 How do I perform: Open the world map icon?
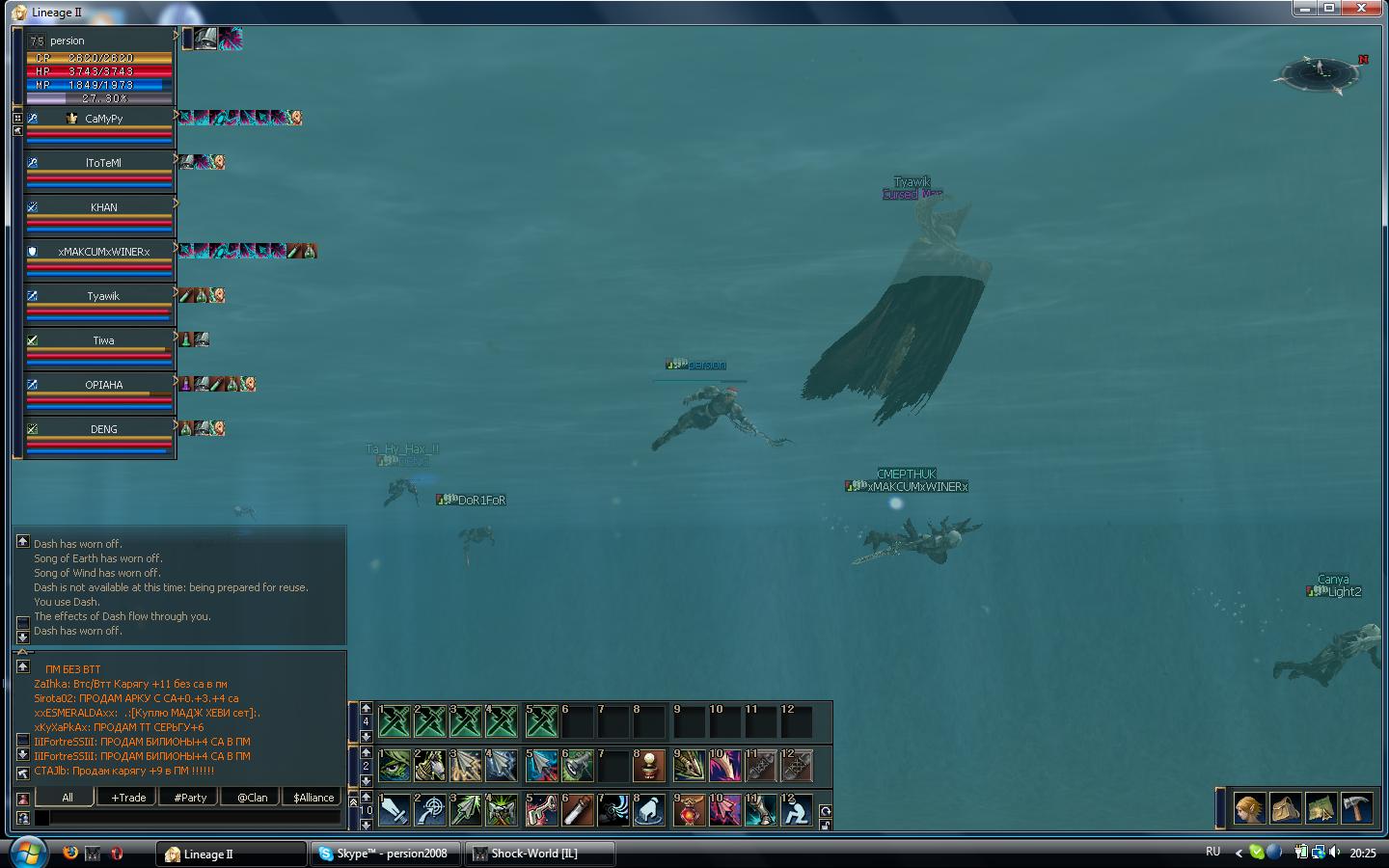pyautogui.click(x=1321, y=808)
